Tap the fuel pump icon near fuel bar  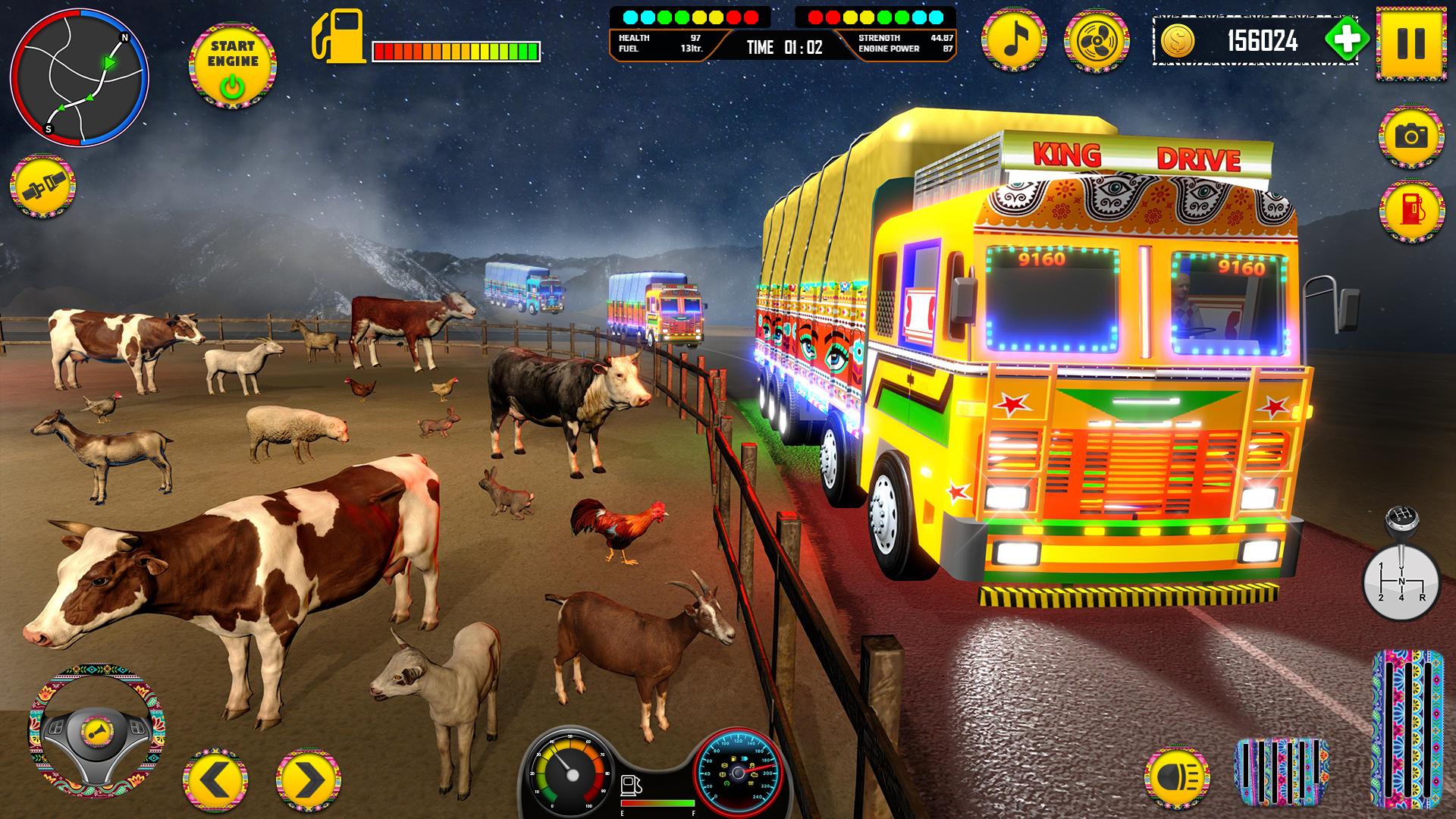(x=340, y=34)
